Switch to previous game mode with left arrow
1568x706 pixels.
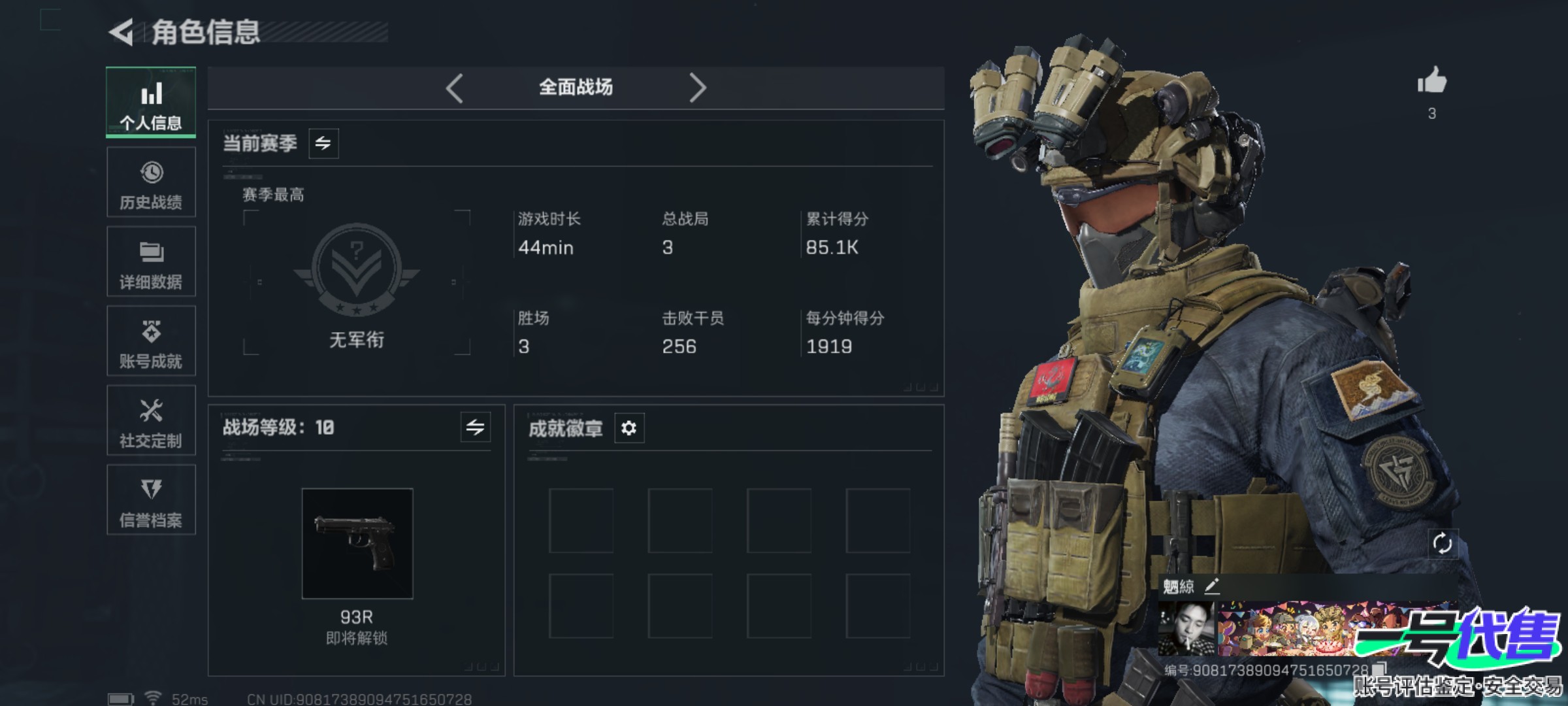click(455, 88)
